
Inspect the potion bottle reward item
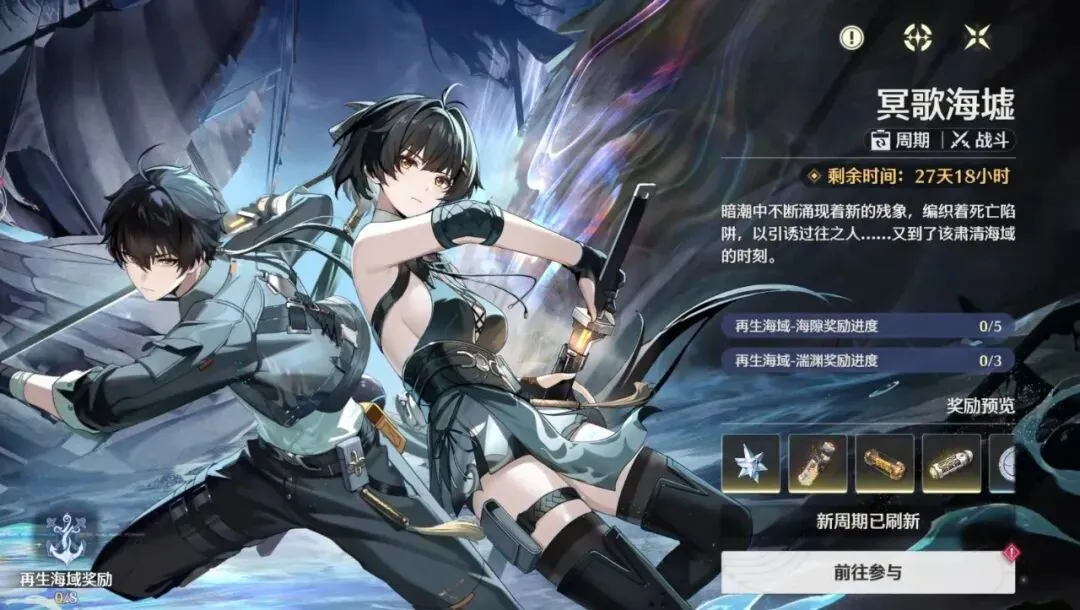coord(817,463)
